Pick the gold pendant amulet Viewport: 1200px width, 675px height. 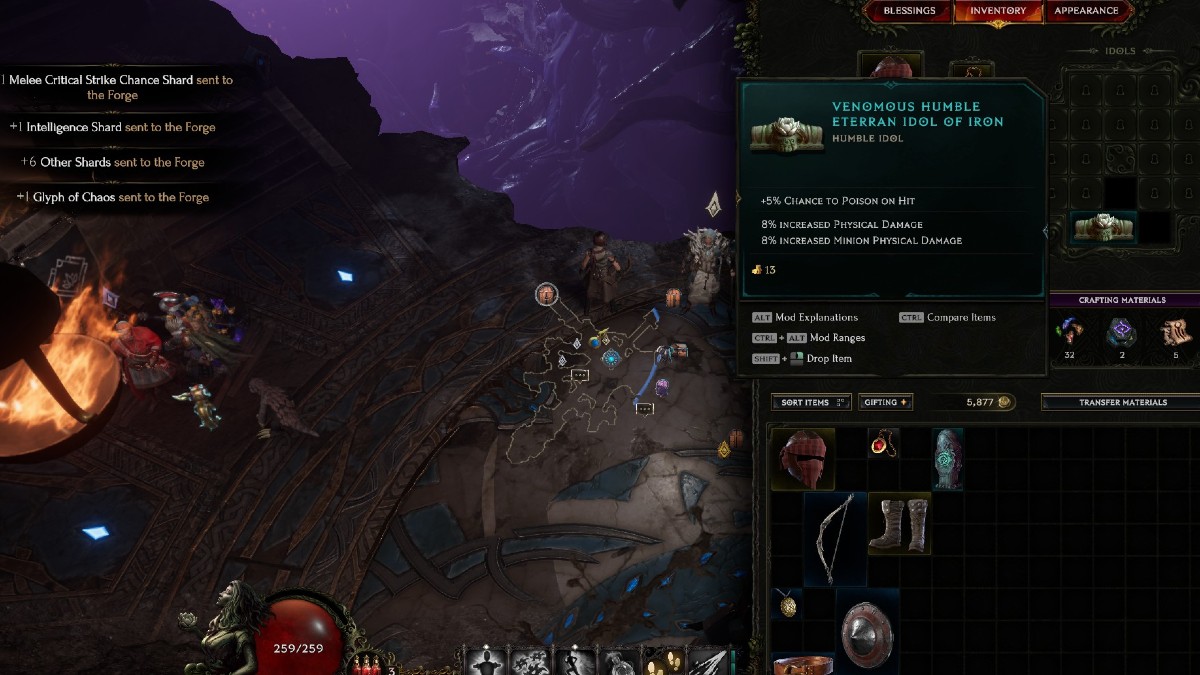click(x=786, y=603)
